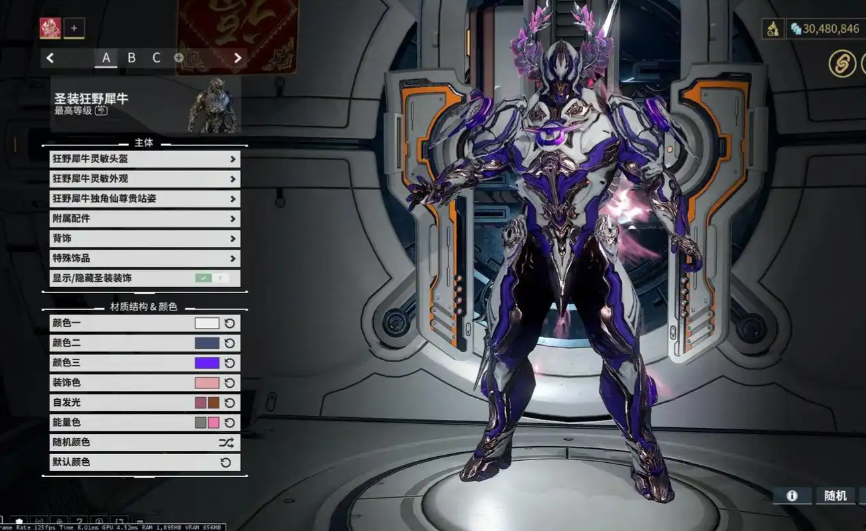
Task: Open the 狂野犀牛灵敏外观 skin option
Action: (x=145, y=179)
